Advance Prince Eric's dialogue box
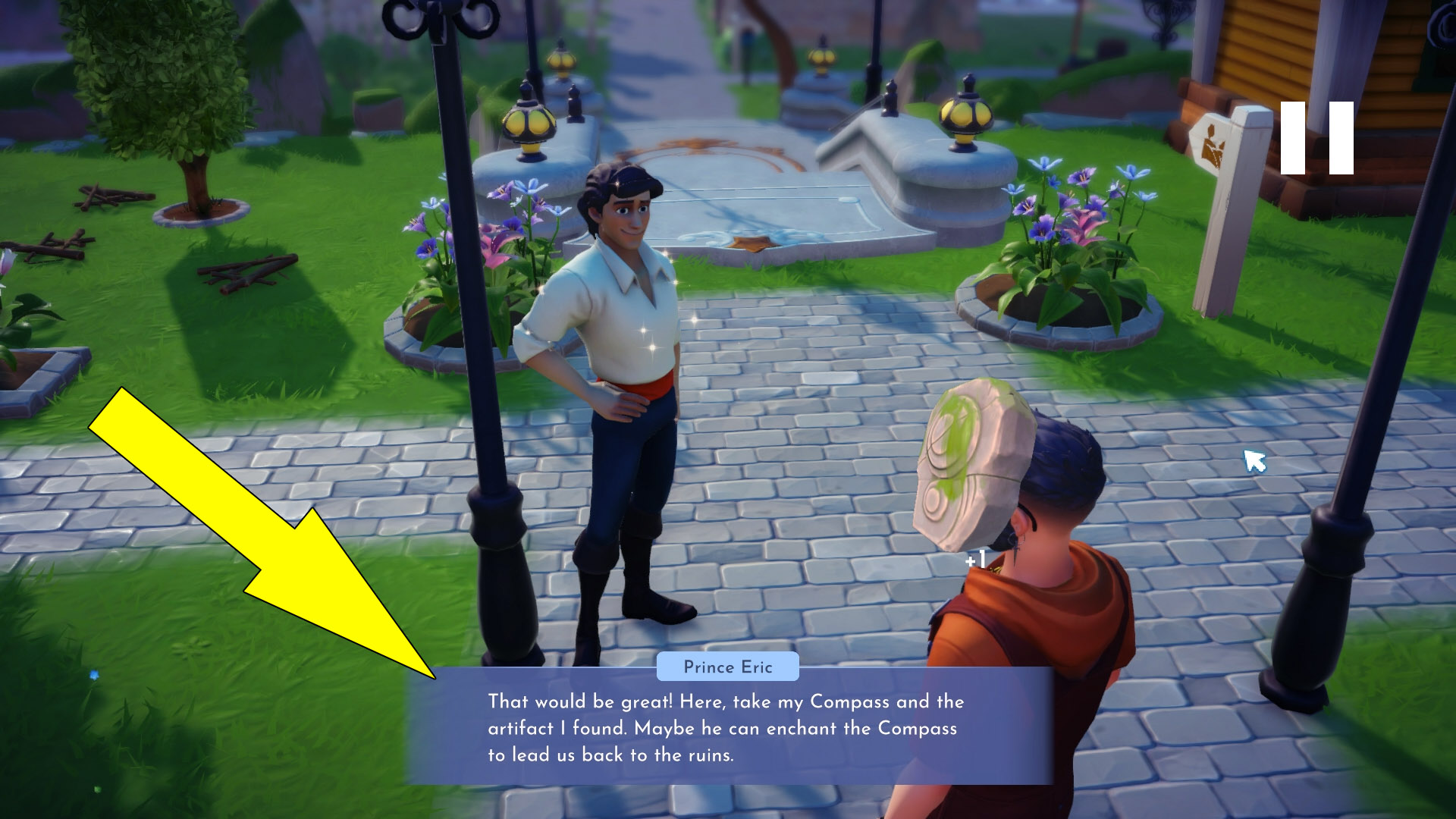 click(728, 726)
